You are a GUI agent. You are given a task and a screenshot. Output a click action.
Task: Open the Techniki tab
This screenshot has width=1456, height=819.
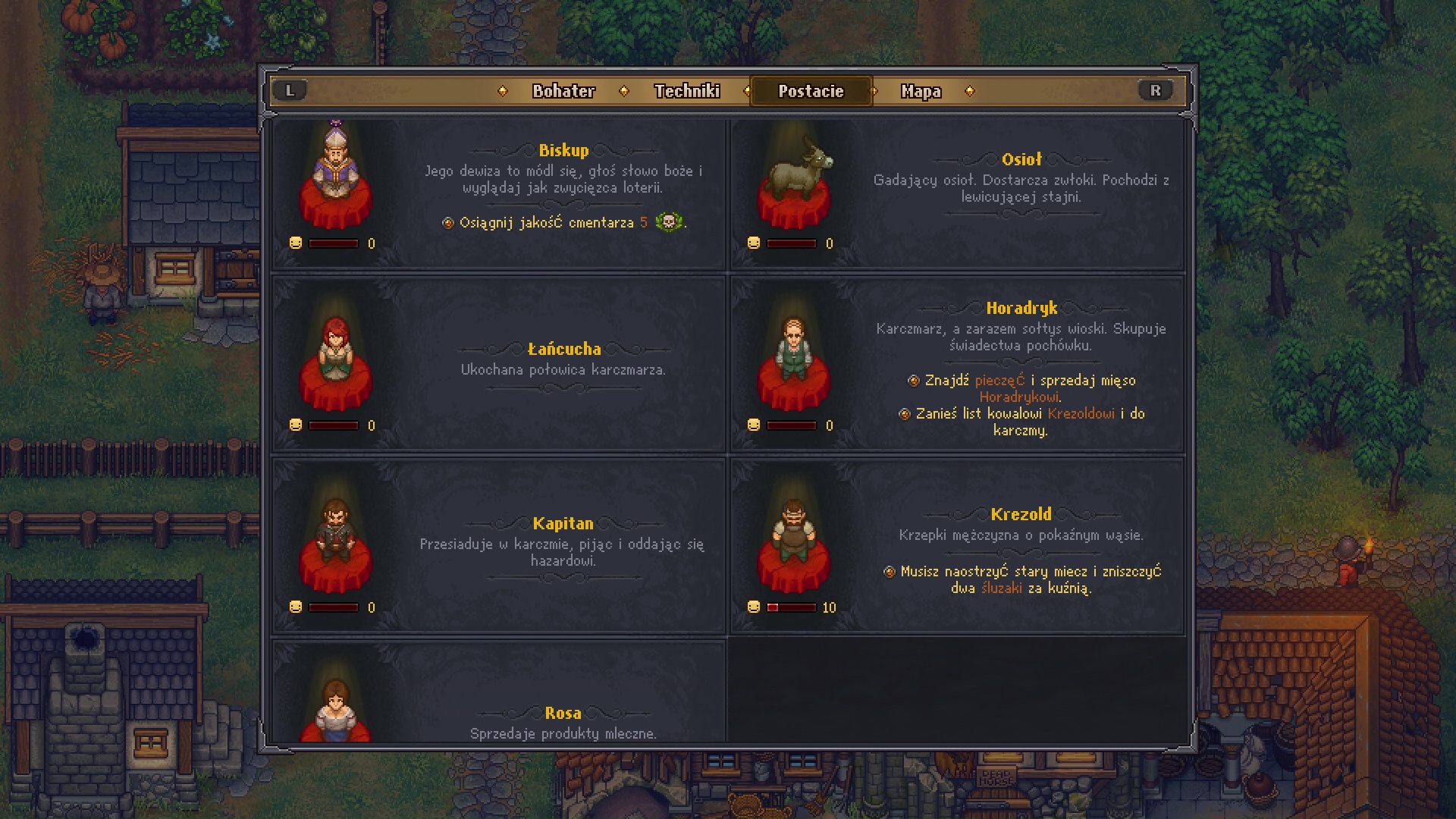687,91
